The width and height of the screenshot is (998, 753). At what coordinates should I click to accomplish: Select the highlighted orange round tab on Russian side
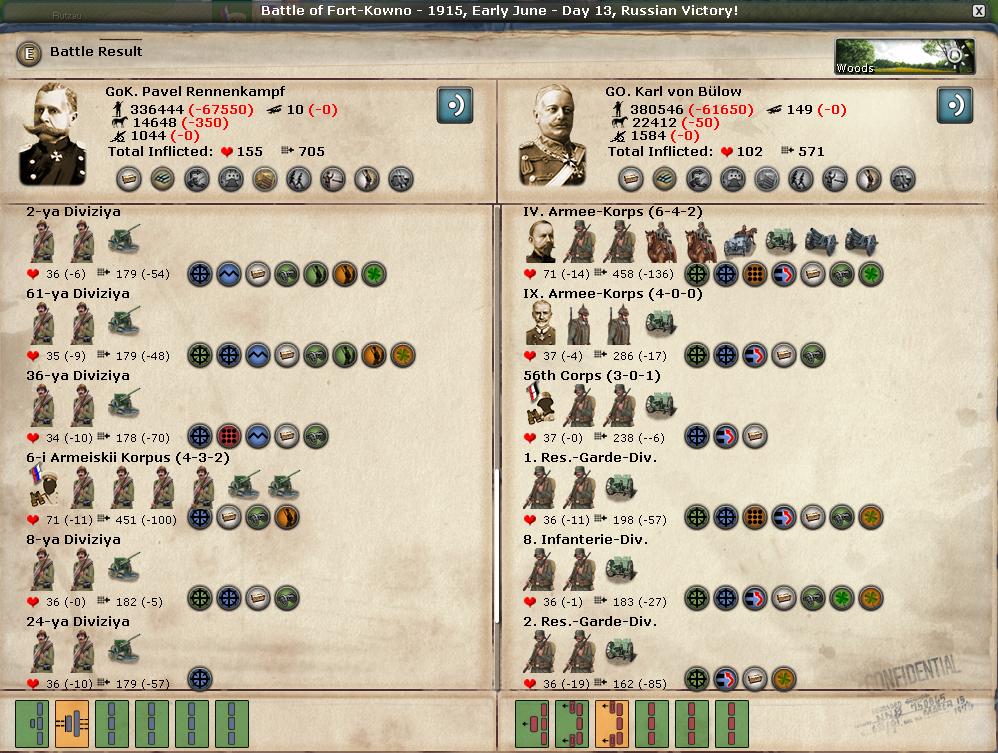(72, 724)
